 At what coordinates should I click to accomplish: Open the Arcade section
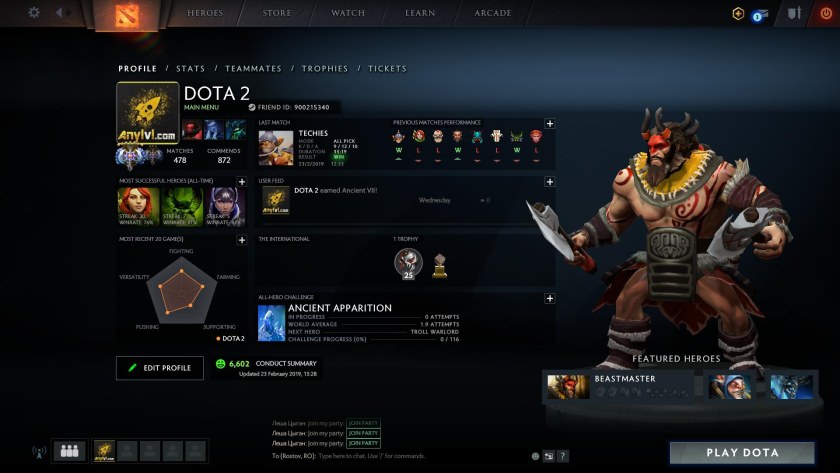point(492,13)
